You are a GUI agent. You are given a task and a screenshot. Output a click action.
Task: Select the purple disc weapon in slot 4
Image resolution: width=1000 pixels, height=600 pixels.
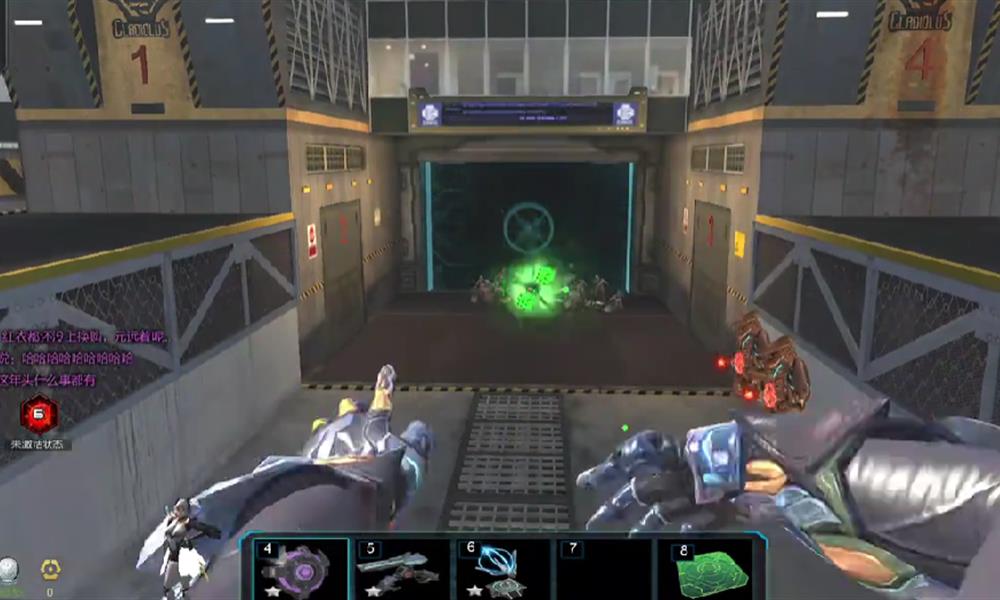(298, 570)
